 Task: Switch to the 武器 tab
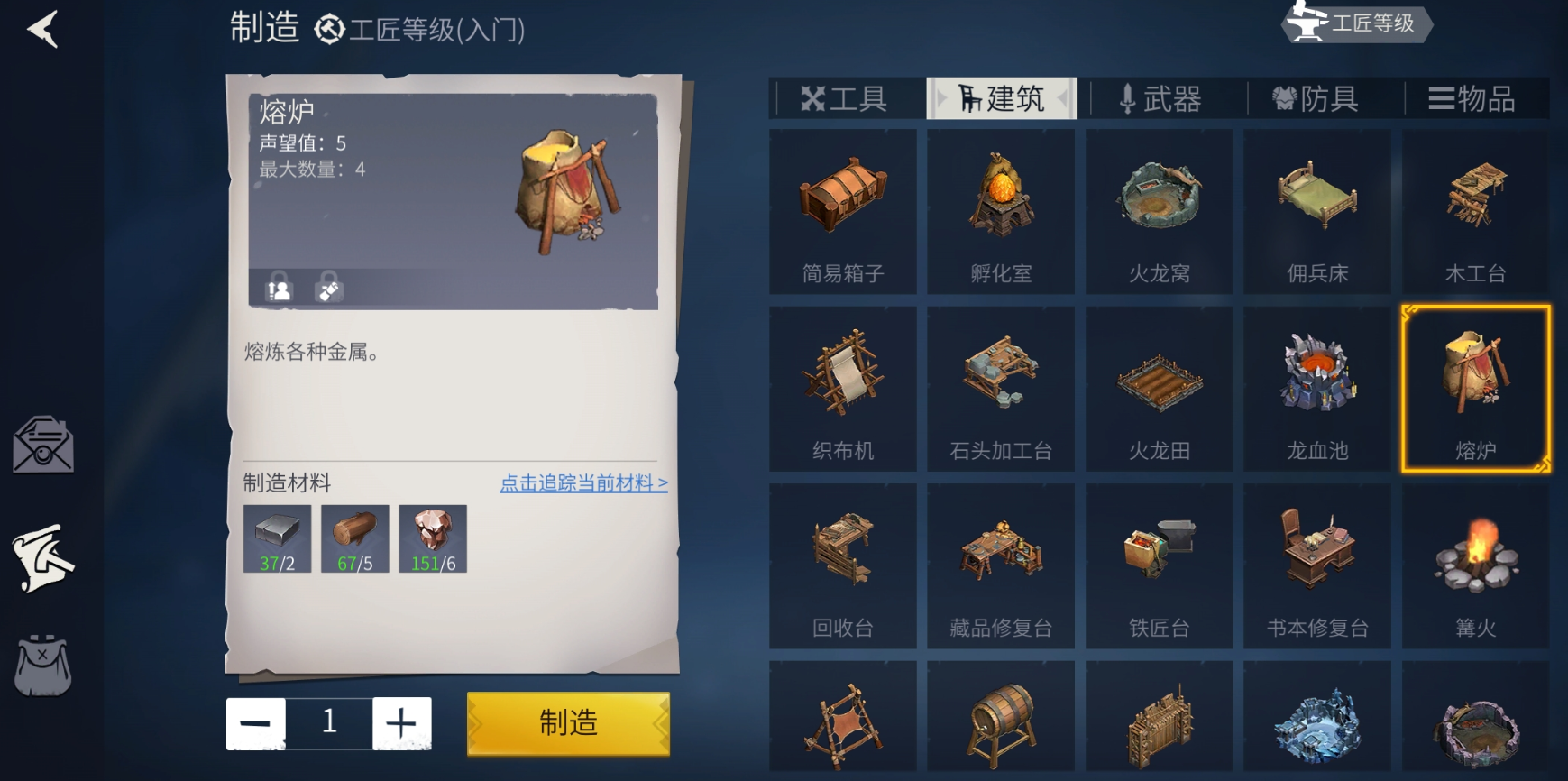[1160, 98]
